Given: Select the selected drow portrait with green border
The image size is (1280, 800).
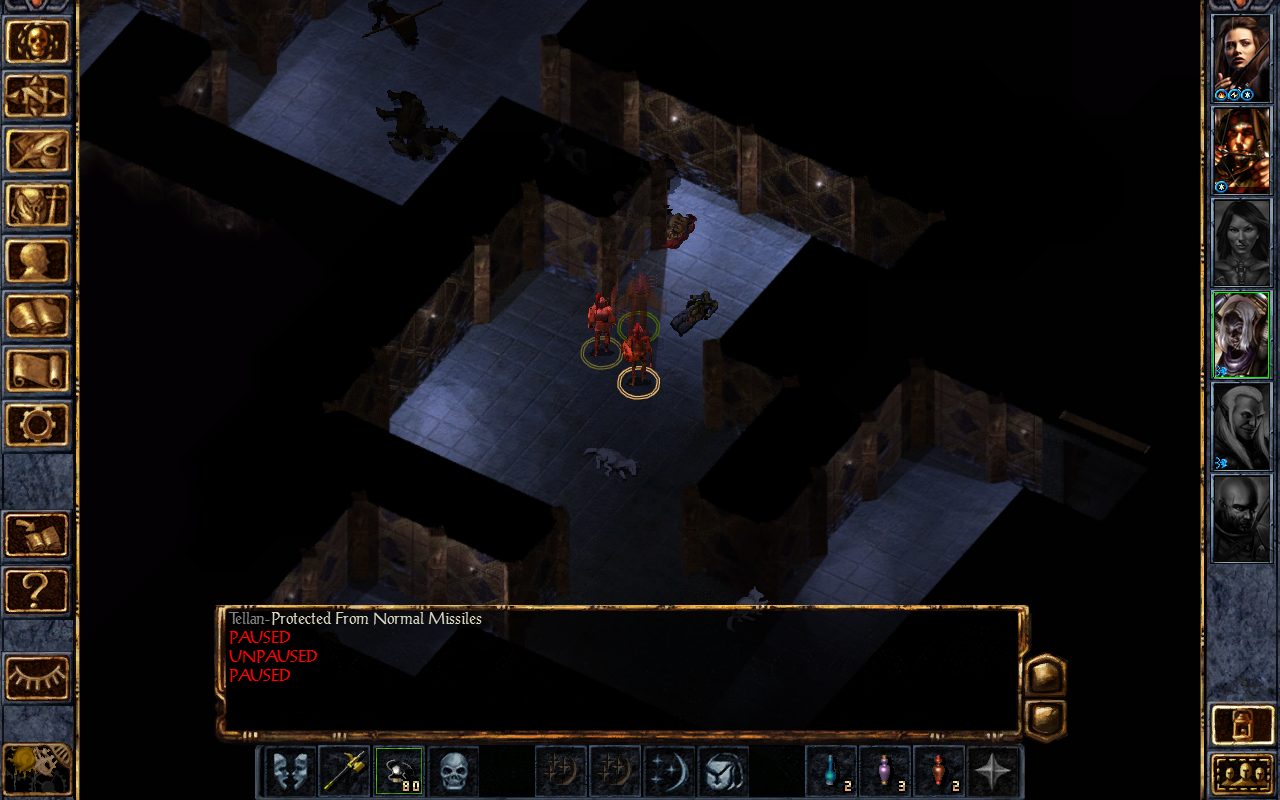Looking at the screenshot, I should (1240, 335).
